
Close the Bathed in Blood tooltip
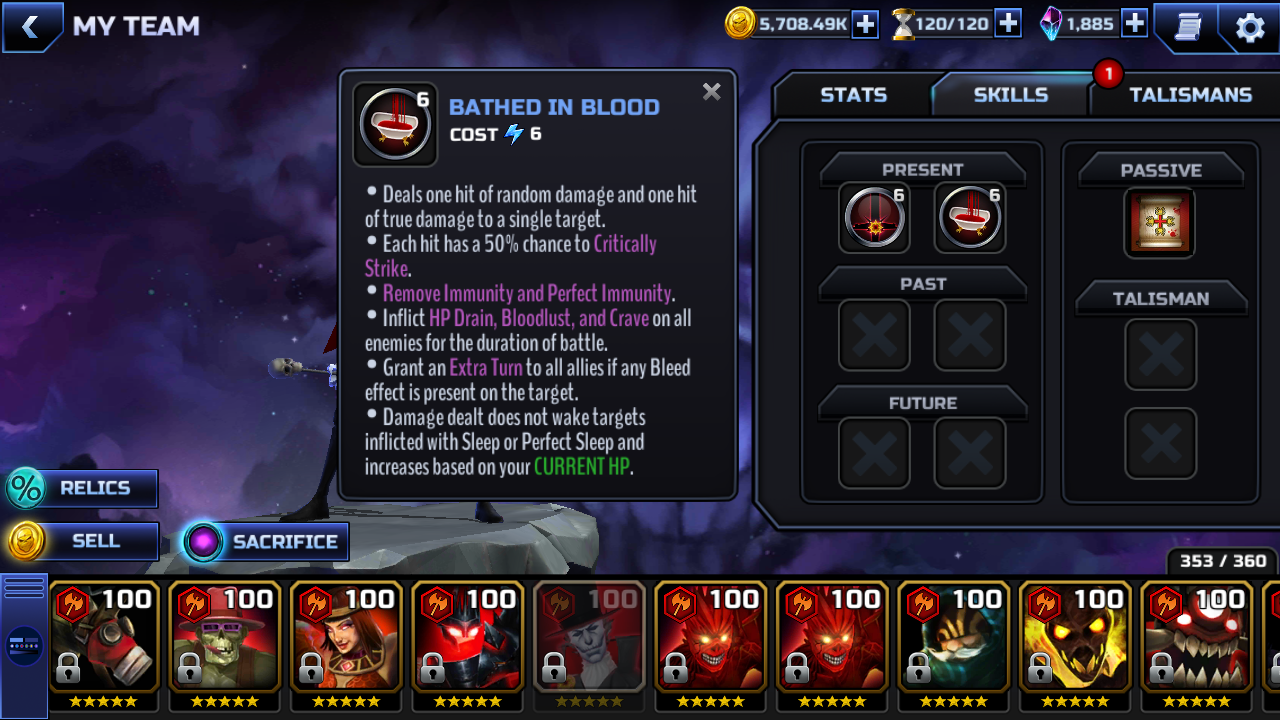point(711,92)
